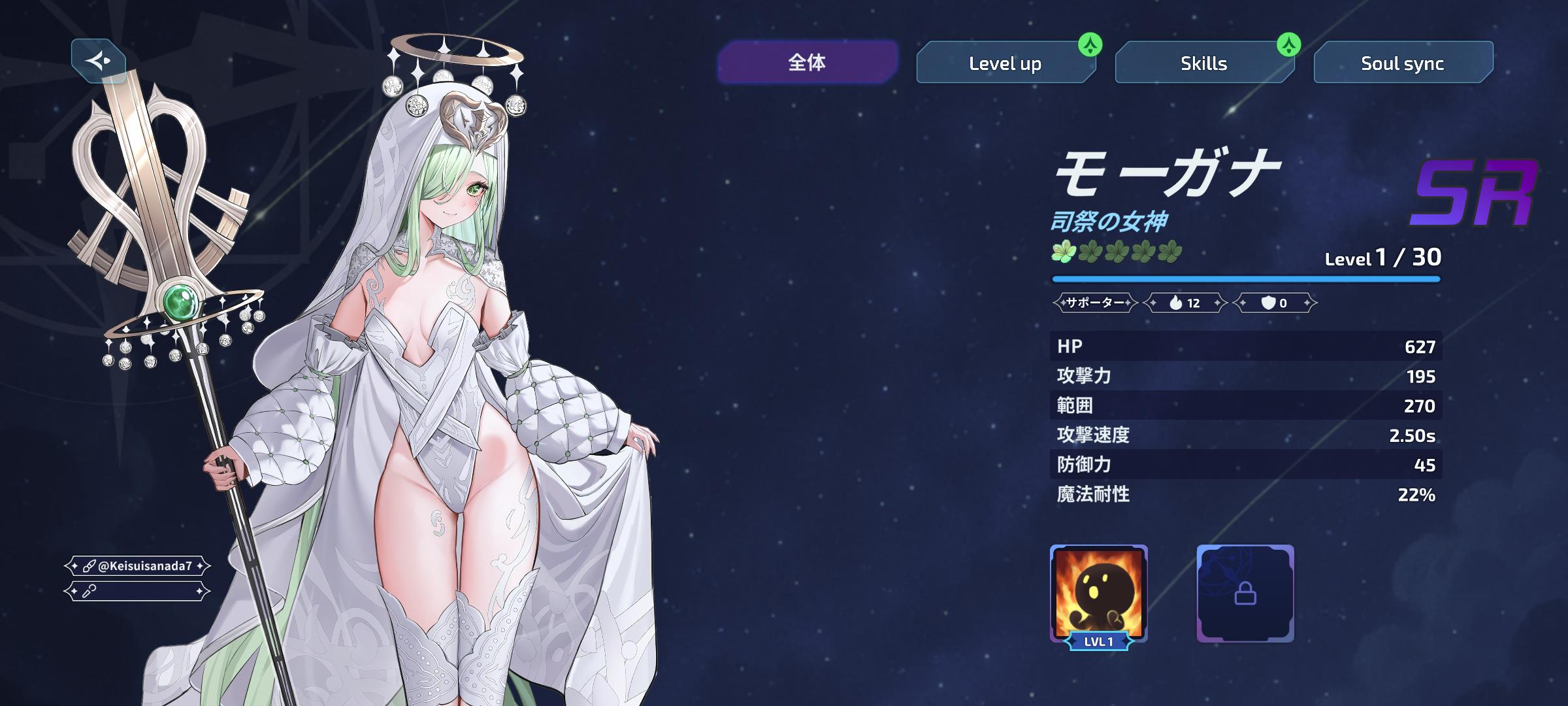Go back using the arrow button

pyautogui.click(x=99, y=61)
